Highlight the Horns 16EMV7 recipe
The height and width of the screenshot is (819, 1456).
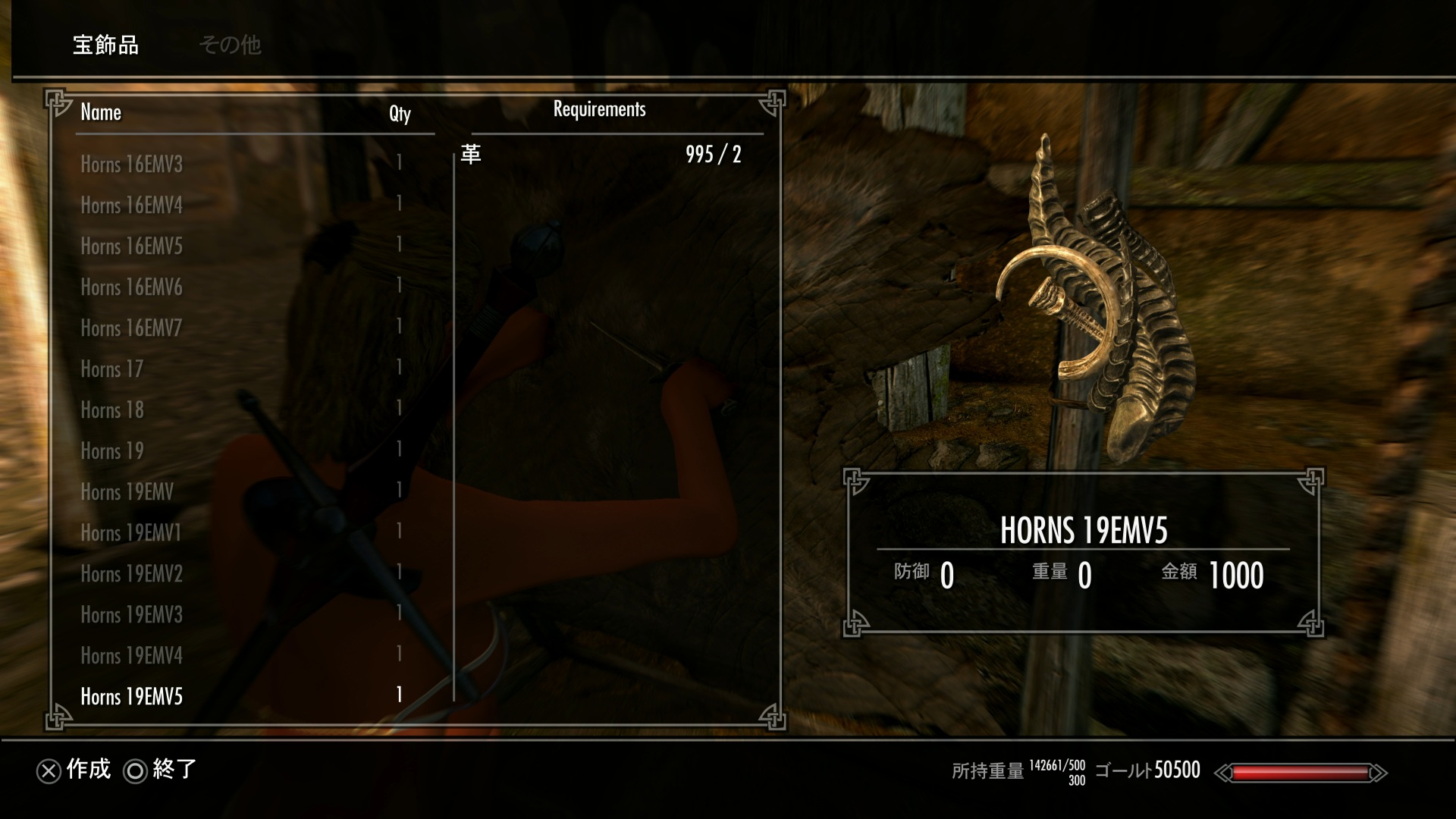tap(132, 328)
